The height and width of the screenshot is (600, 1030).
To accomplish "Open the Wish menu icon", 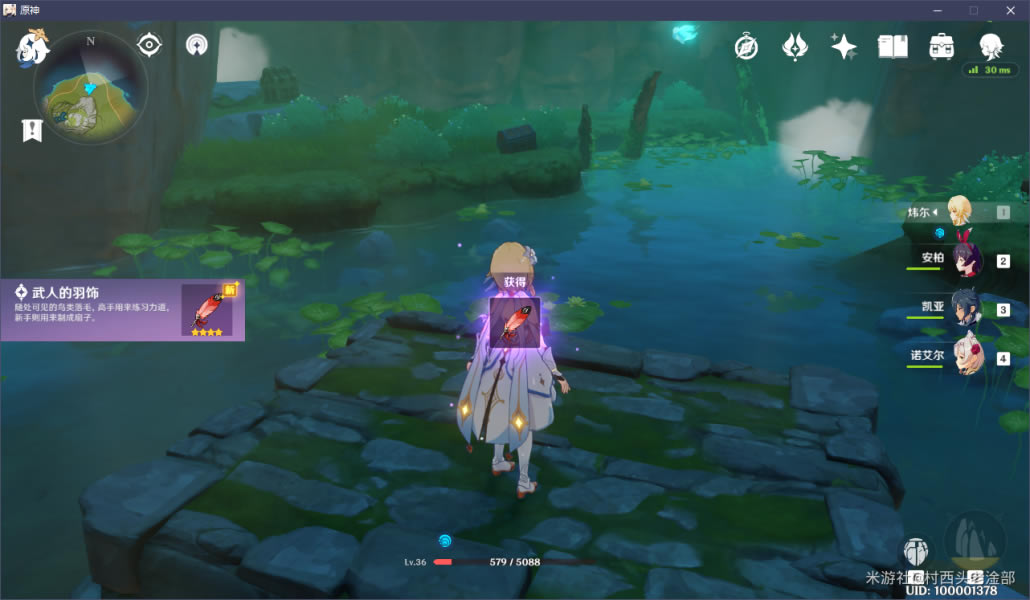I will click(x=795, y=46).
